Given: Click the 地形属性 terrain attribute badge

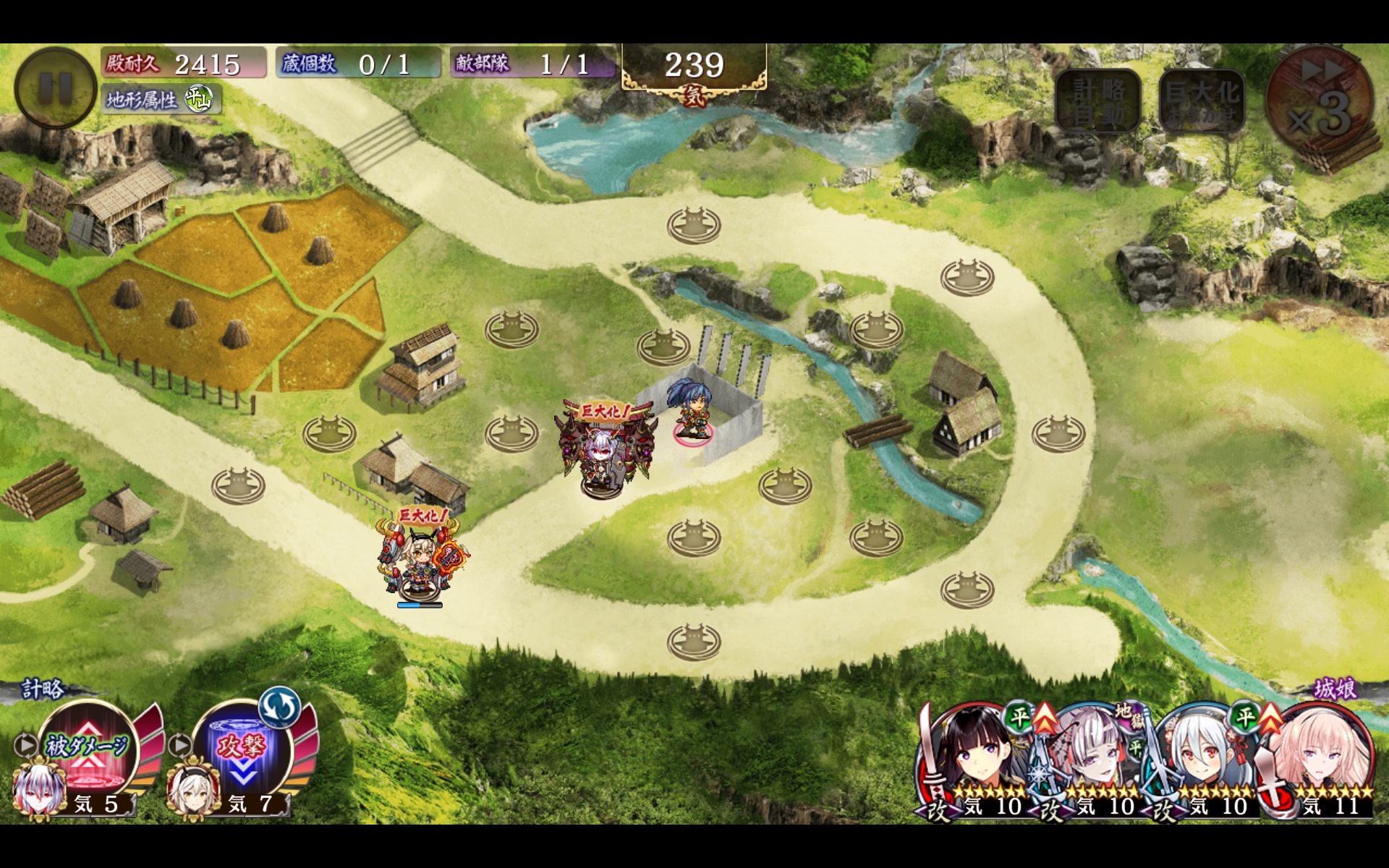Looking at the screenshot, I should [161, 100].
